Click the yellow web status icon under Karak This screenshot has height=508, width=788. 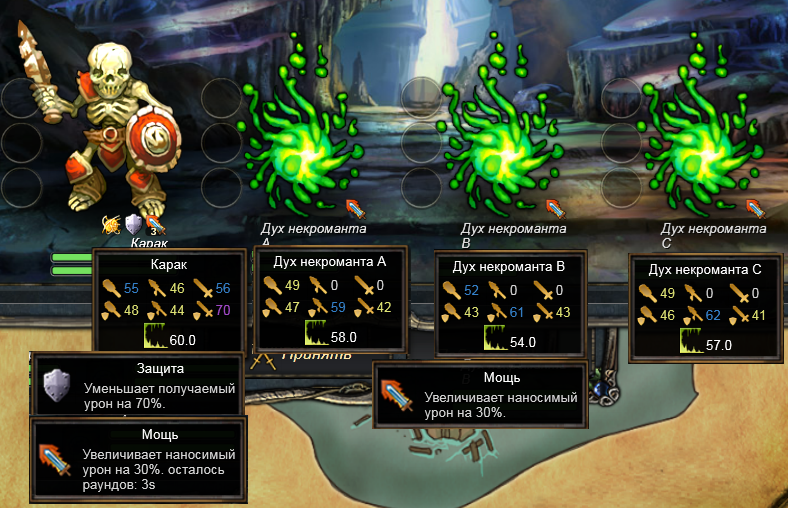(111, 224)
